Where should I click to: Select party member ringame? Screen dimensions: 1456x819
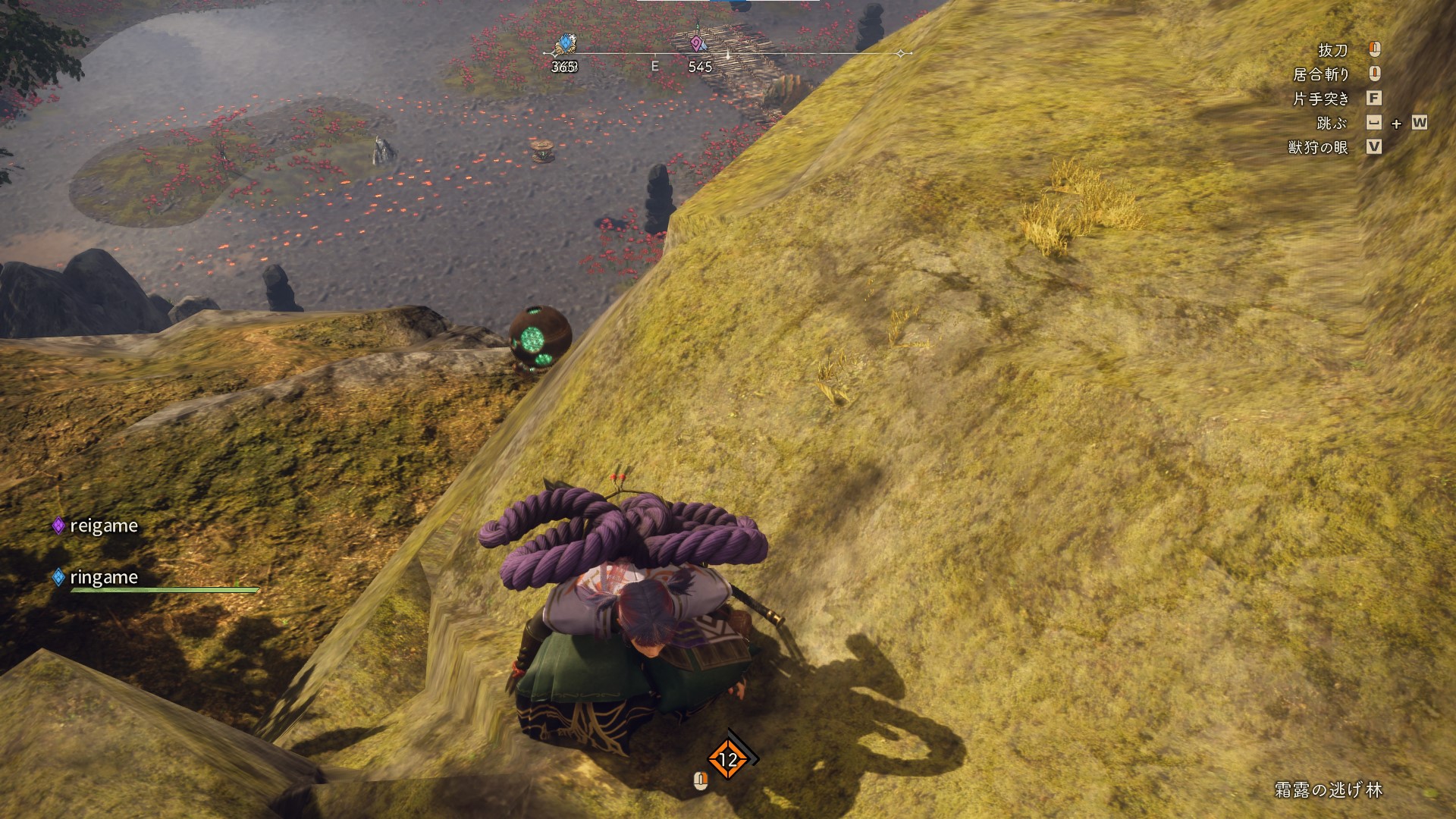[x=103, y=578]
